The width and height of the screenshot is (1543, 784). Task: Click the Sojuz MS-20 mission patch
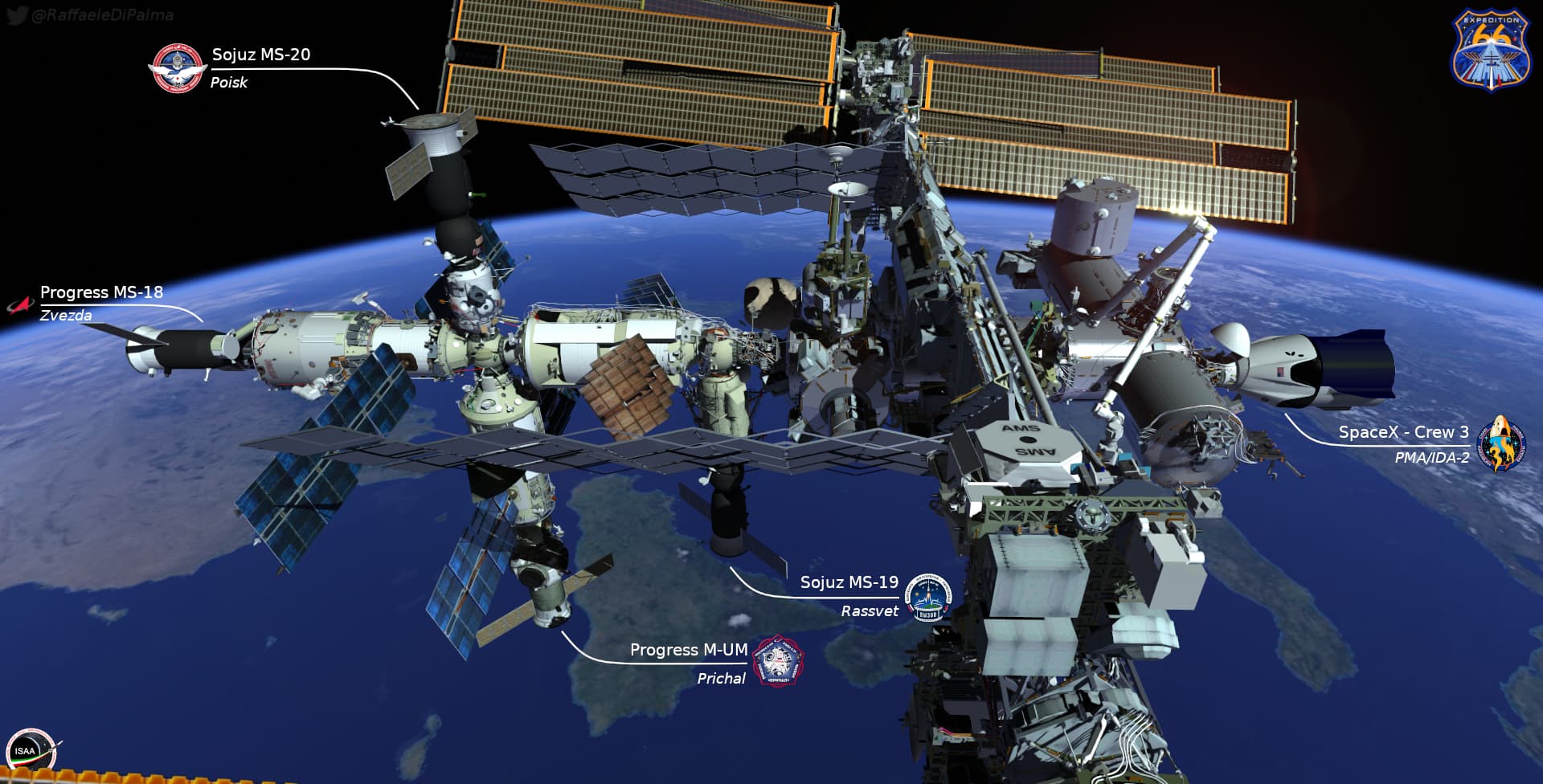177,68
